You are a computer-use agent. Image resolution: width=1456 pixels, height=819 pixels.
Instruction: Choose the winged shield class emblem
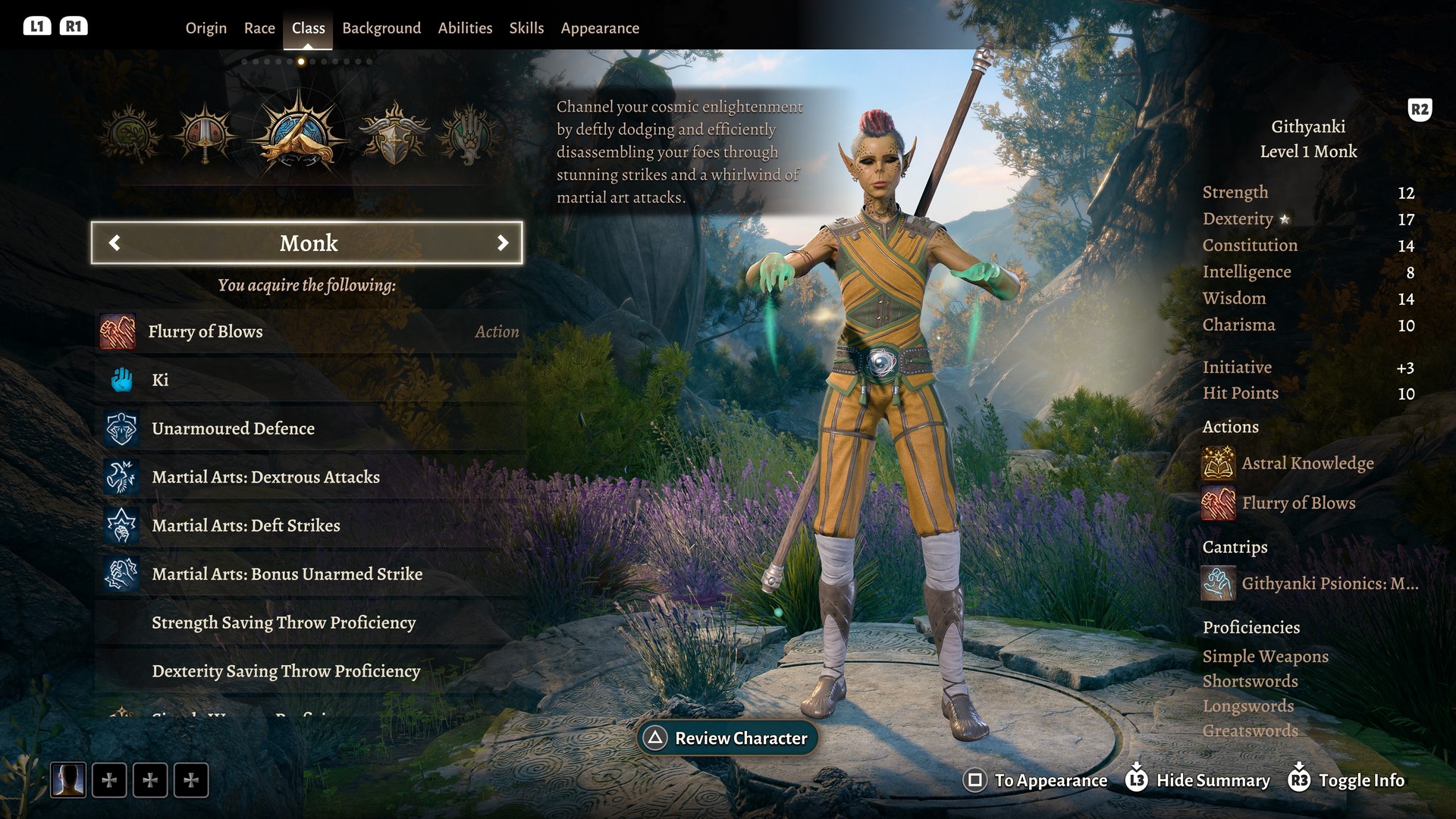[x=394, y=136]
